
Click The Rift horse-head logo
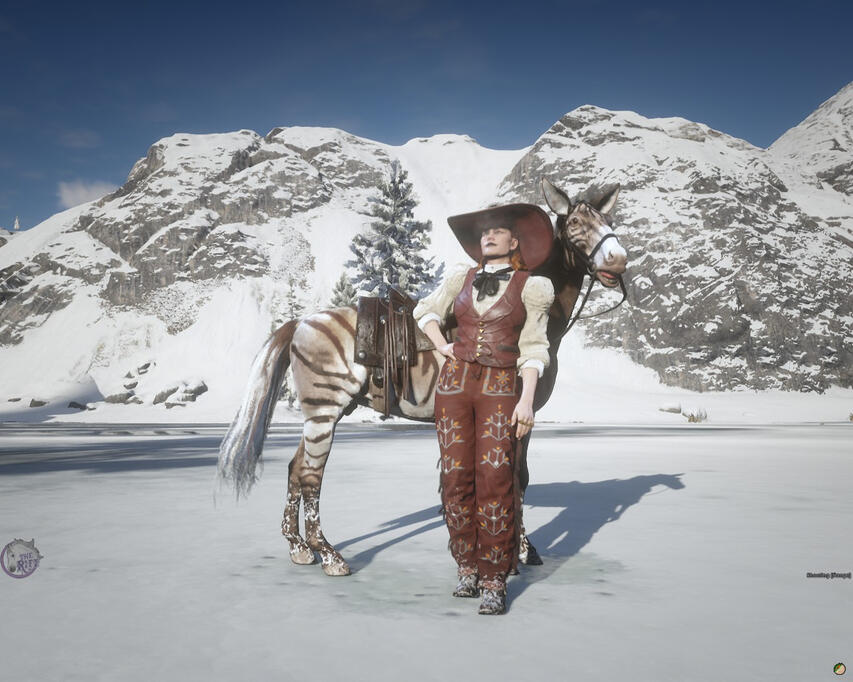click(20, 558)
